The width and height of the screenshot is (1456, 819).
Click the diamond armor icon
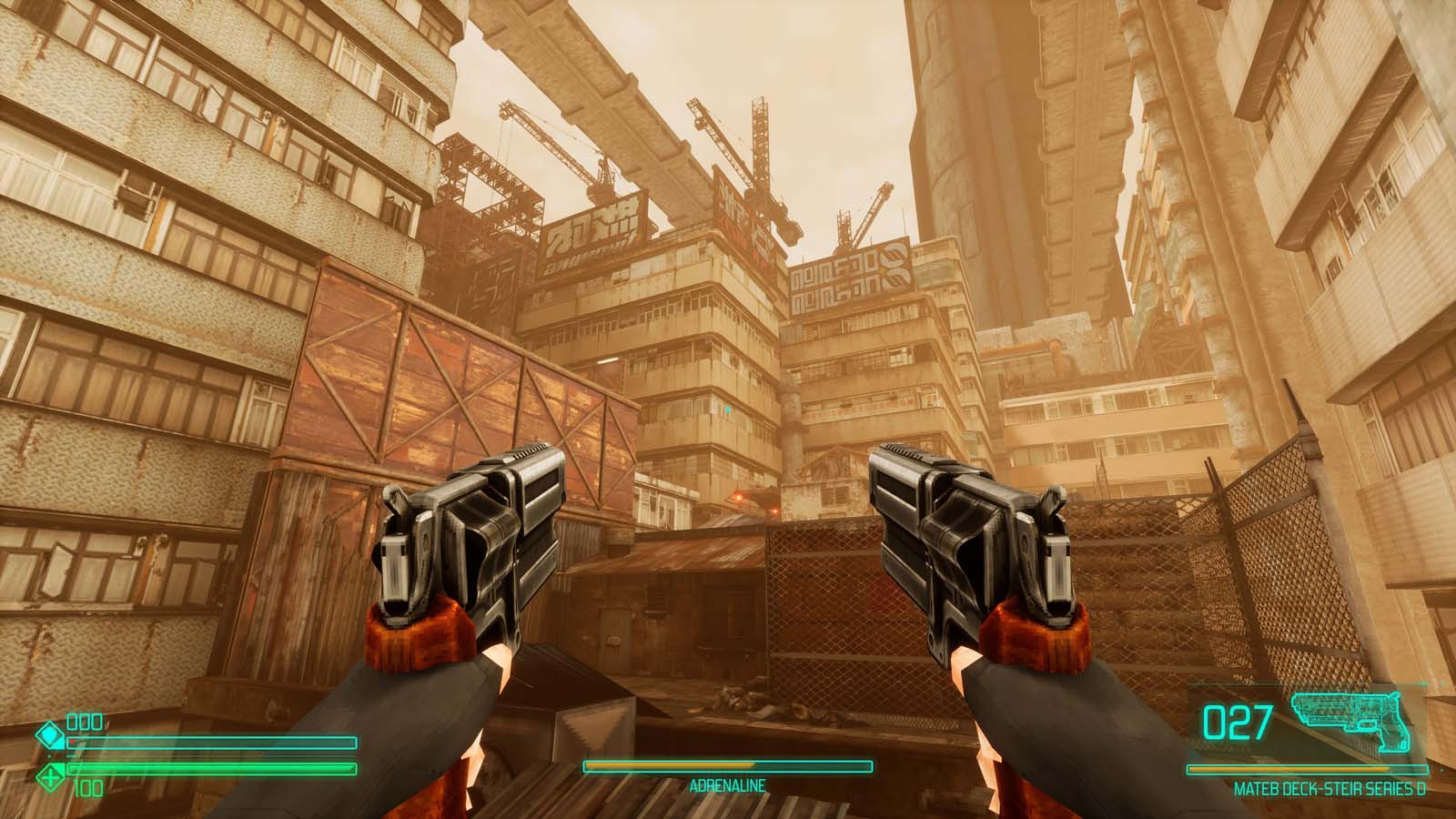pyautogui.click(x=48, y=734)
